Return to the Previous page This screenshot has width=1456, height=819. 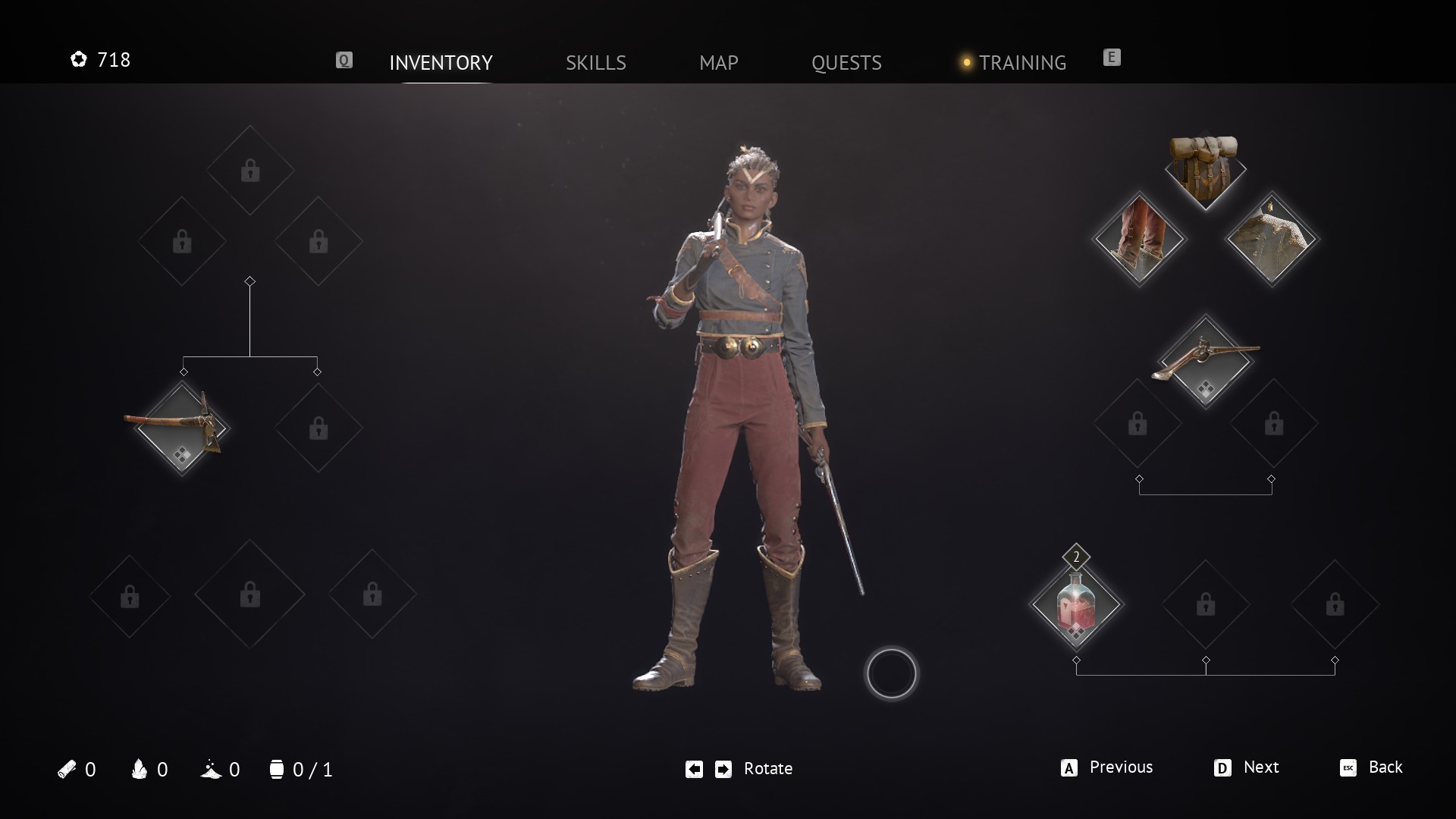1107,767
